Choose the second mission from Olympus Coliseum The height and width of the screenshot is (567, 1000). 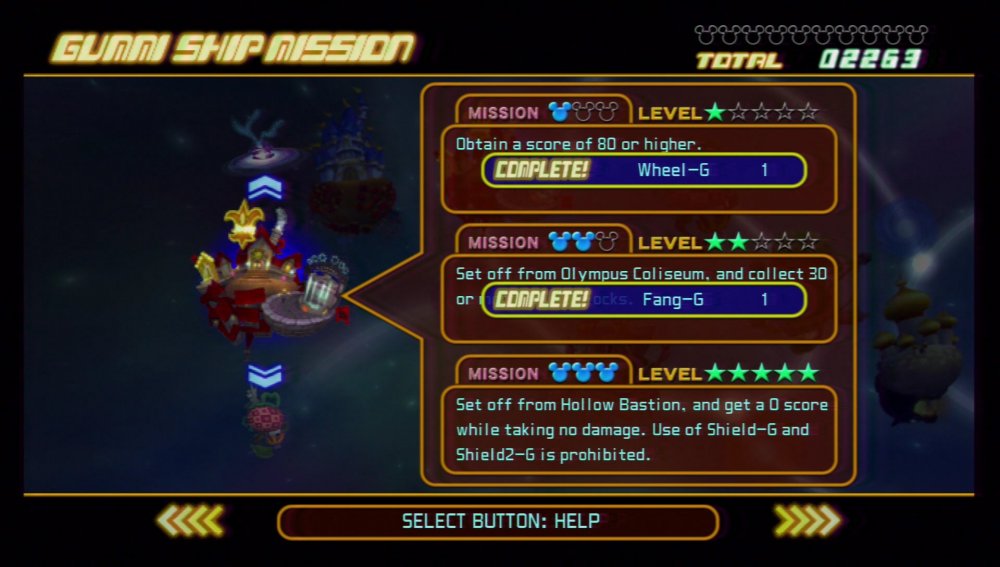tap(639, 285)
